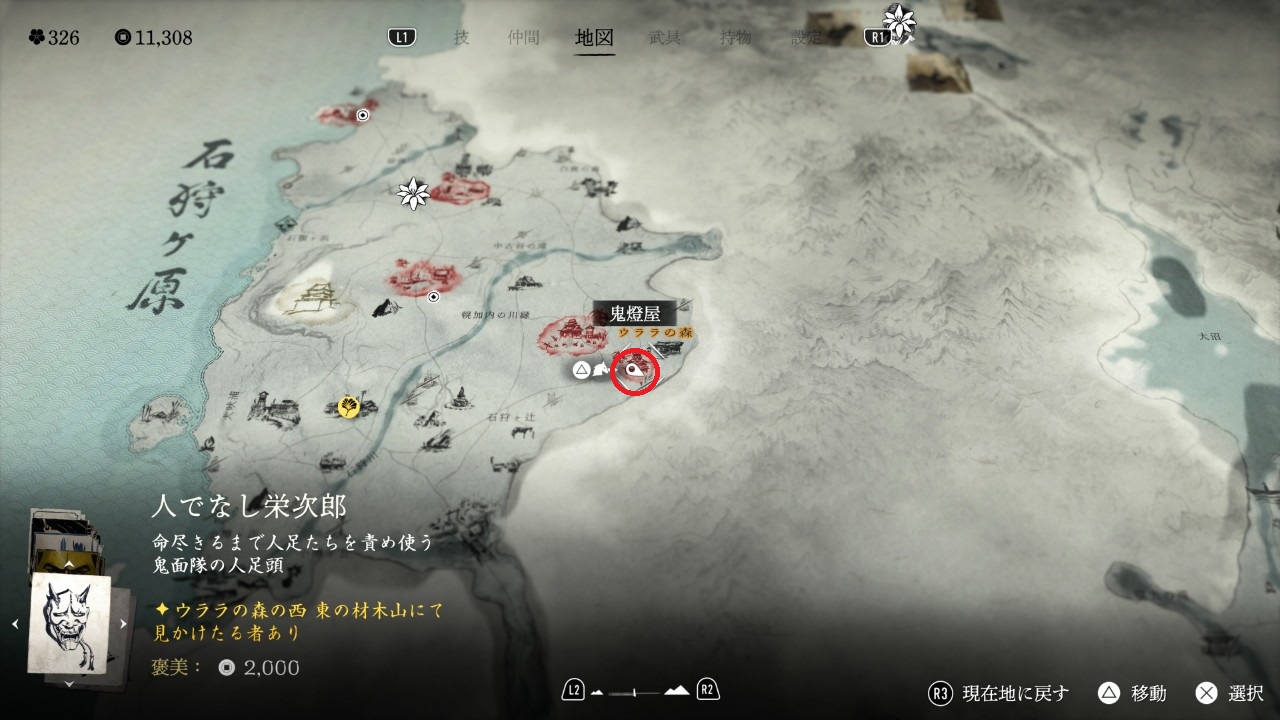Select the circular dot marker in the northern red zone
Image resolution: width=1280 pixels, height=720 pixels.
pyautogui.click(x=363, y=115)
